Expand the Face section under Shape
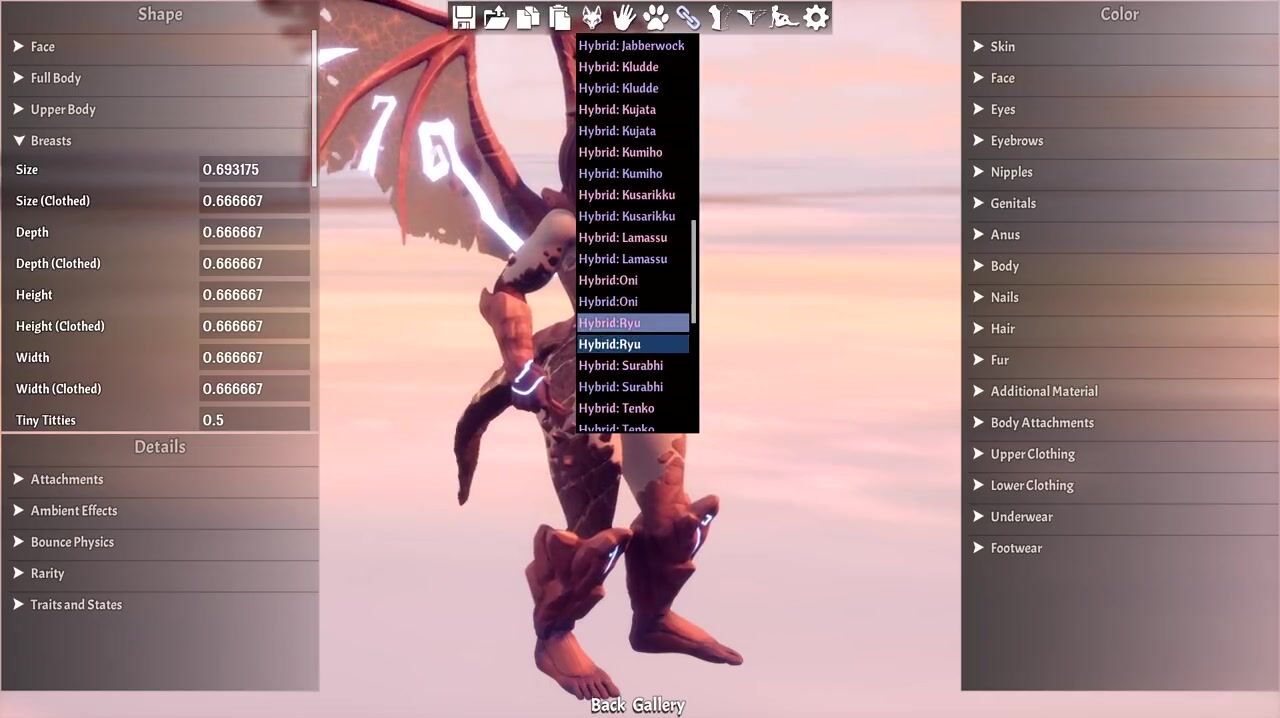 [x=42, y=46]
